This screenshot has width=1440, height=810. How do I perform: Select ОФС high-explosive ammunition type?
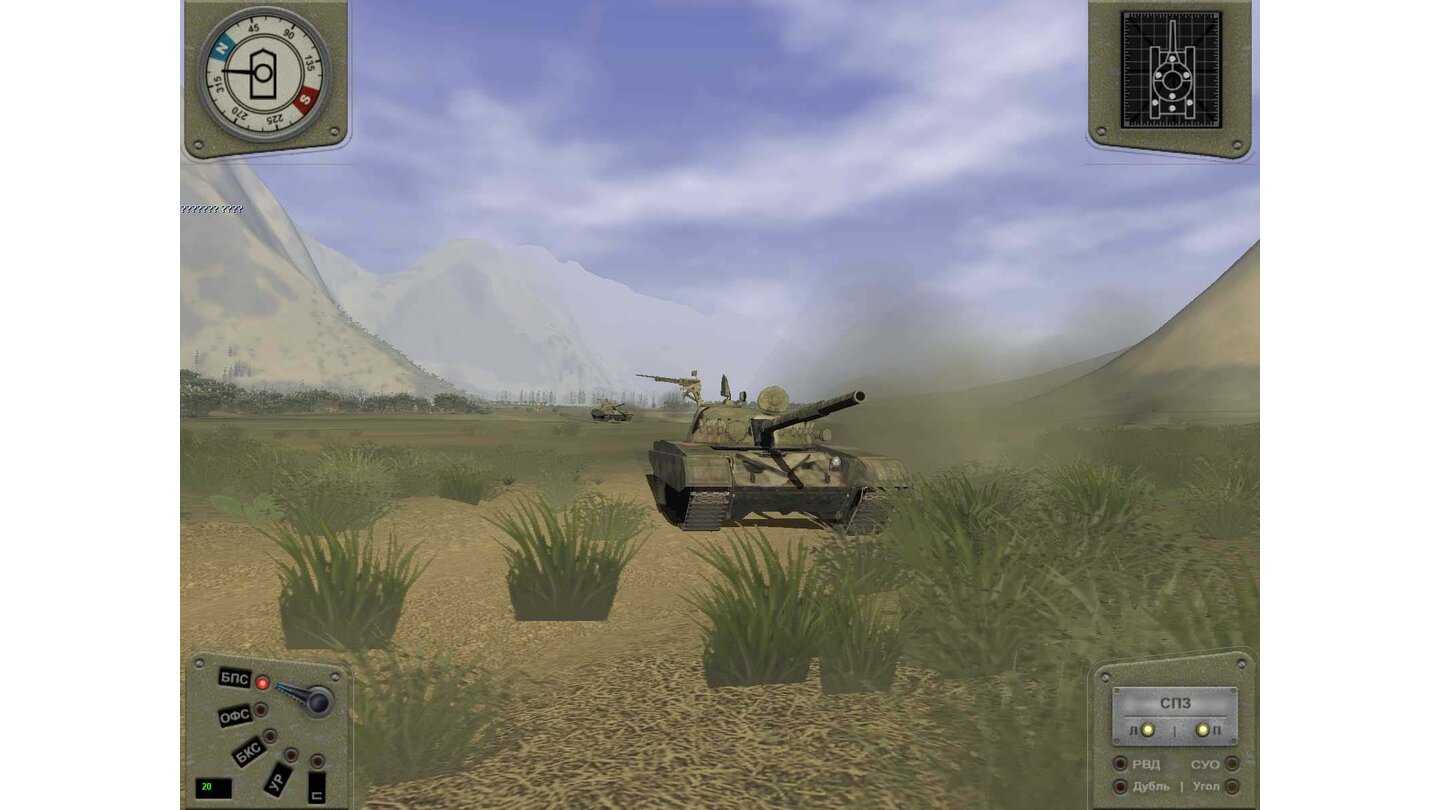(x=238, y=714)
